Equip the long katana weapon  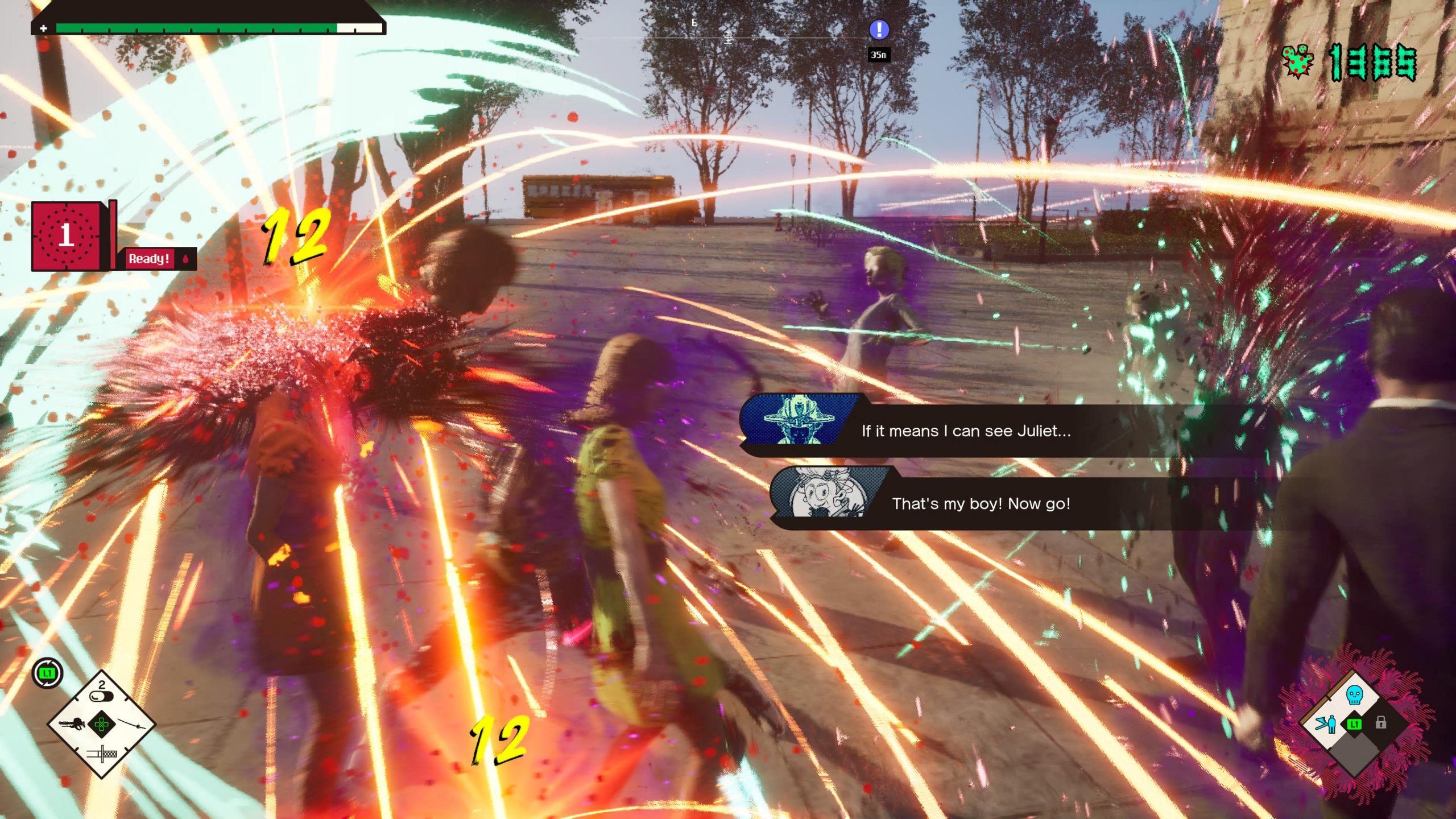click(133, 725)
